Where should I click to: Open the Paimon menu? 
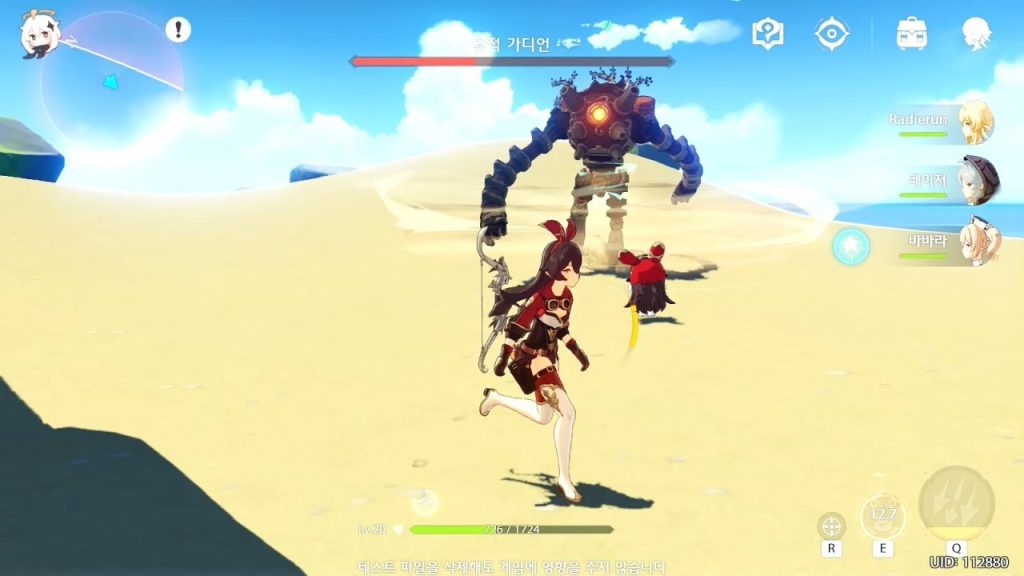[39, 34]
